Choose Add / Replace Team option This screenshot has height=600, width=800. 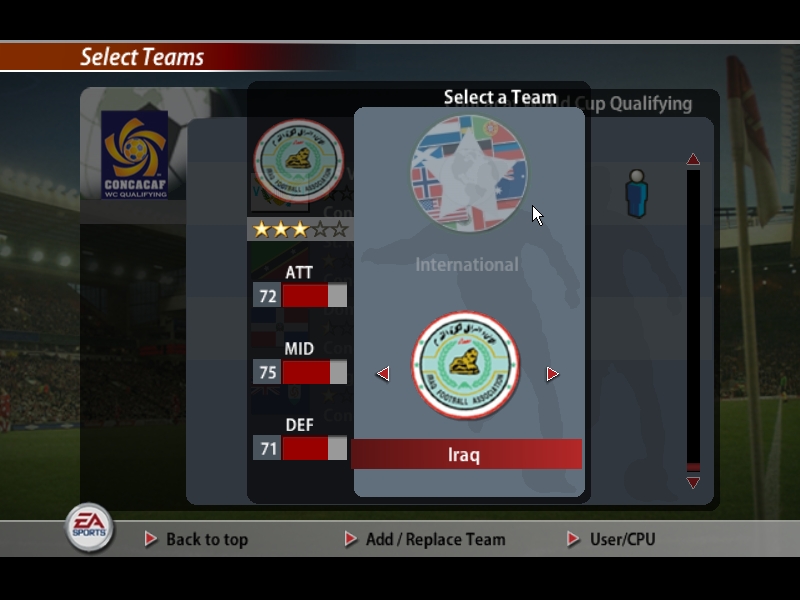(x=435, y=539)
